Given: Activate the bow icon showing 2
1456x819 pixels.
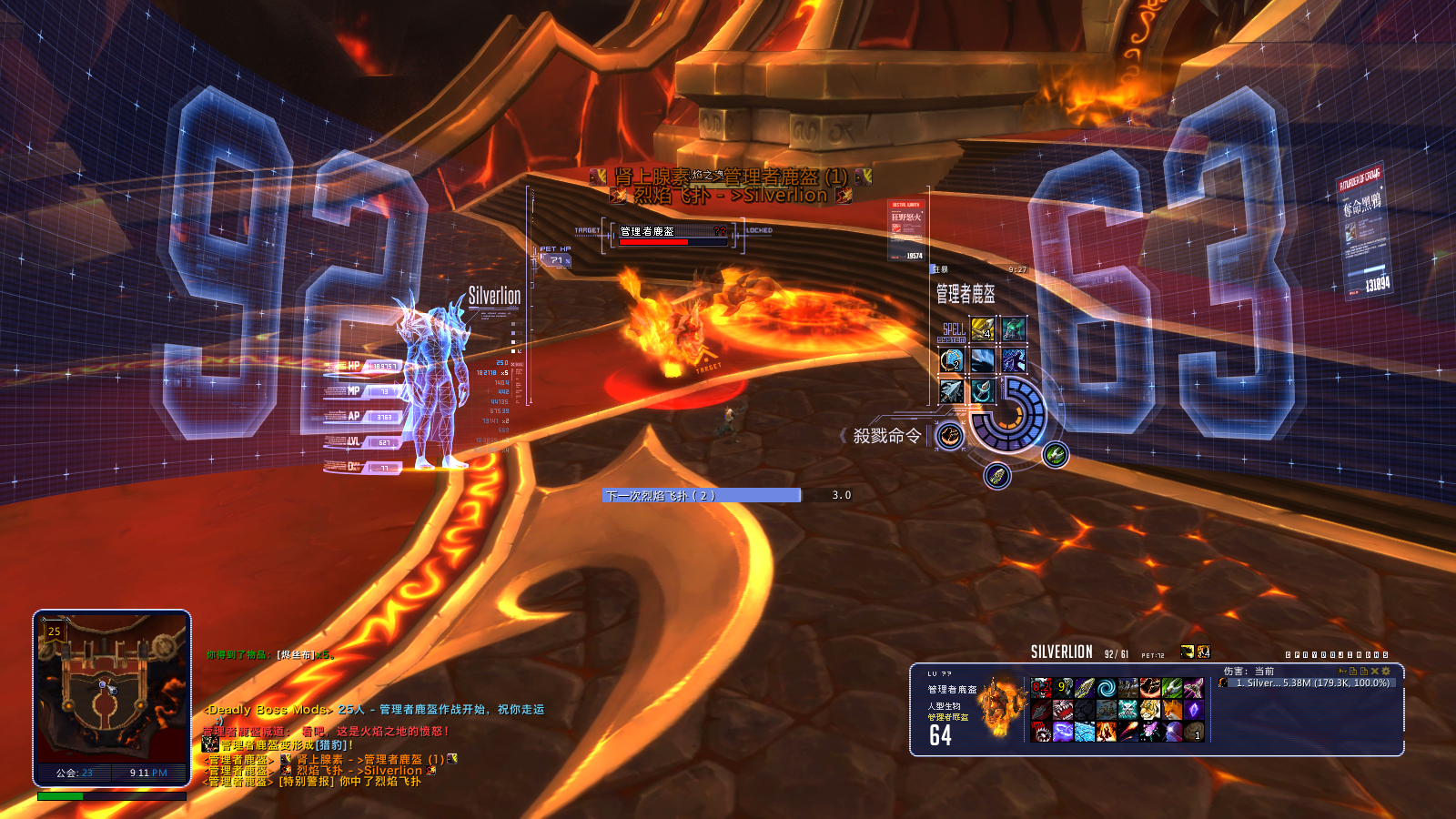Looking at the screenshot, I should click(x=952, y=360).
